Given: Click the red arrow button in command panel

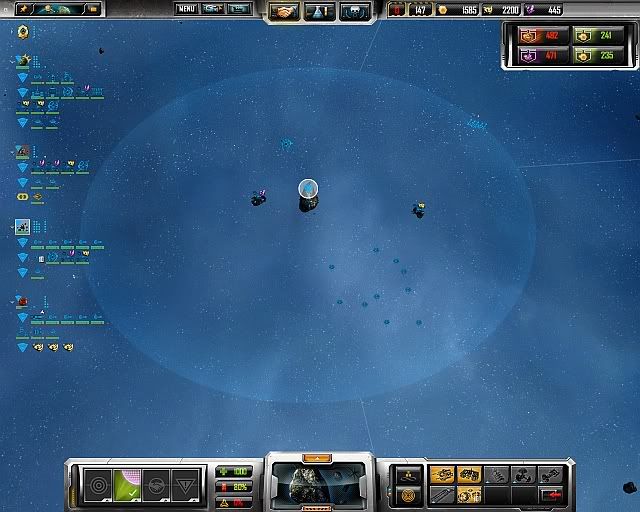Looking at the screenshot, I should (551, 494).
